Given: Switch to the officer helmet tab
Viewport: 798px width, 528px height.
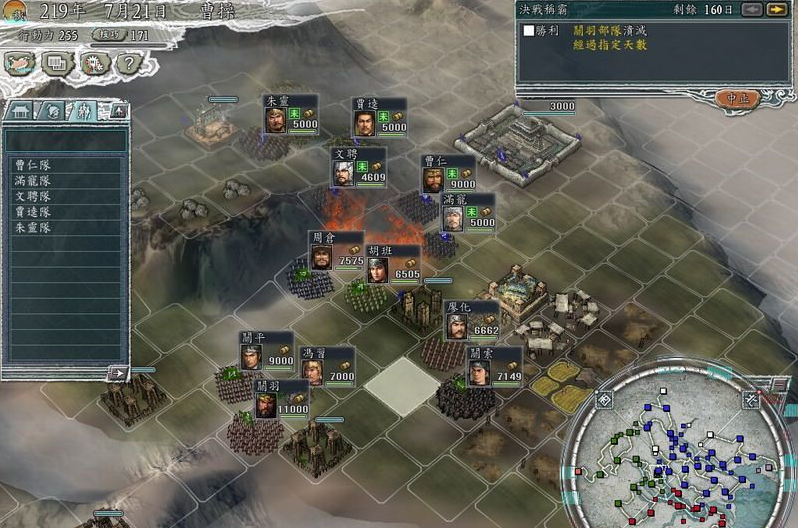Looking at the screenshot, I should 53,111.
